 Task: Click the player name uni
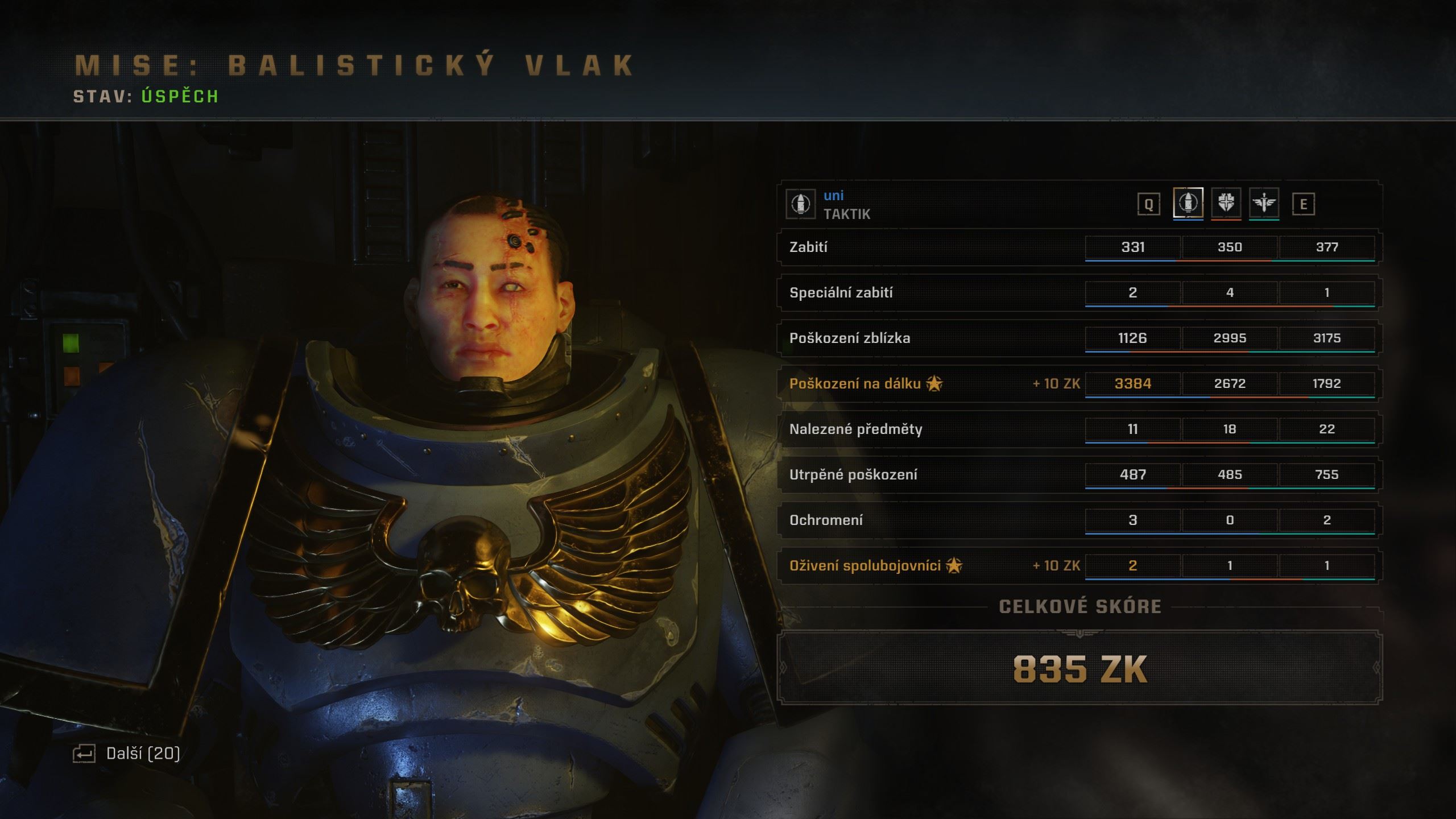[833, 196]
